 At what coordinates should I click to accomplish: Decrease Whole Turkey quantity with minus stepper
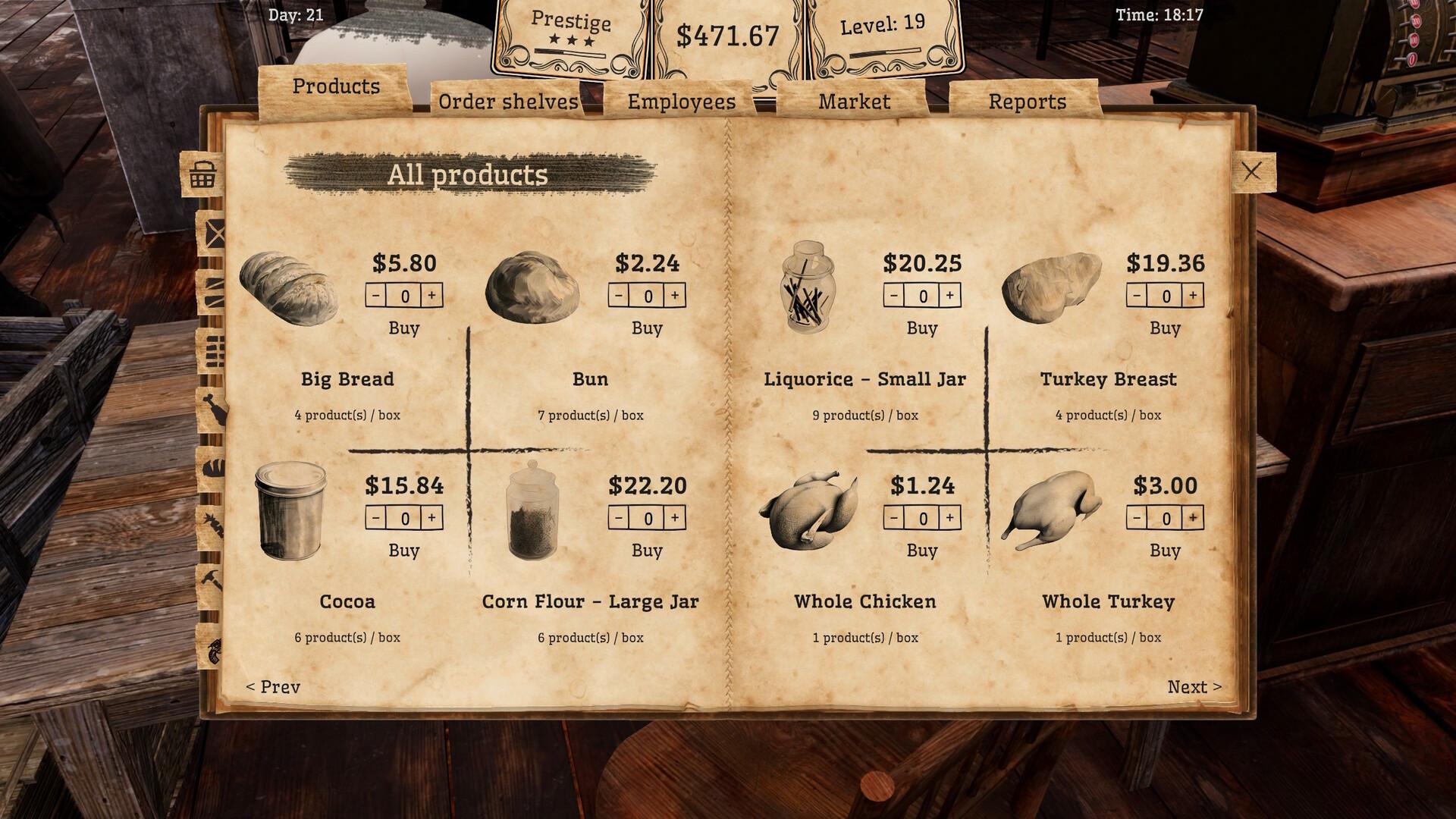point(1136,519)
